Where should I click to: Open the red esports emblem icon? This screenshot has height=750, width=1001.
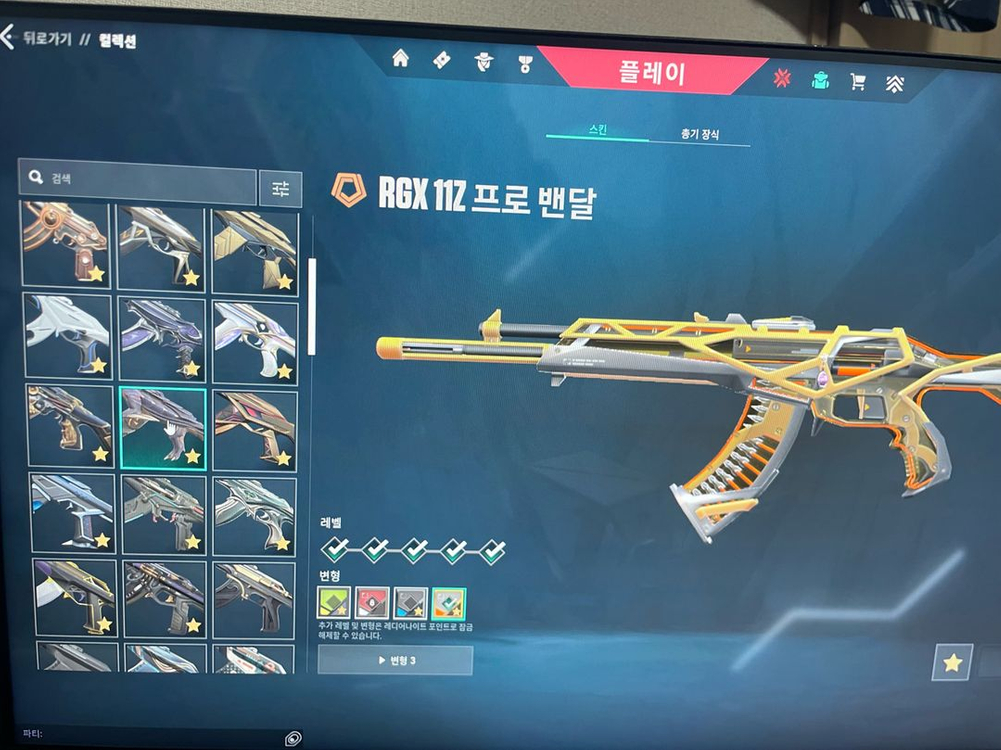(782, 79)
